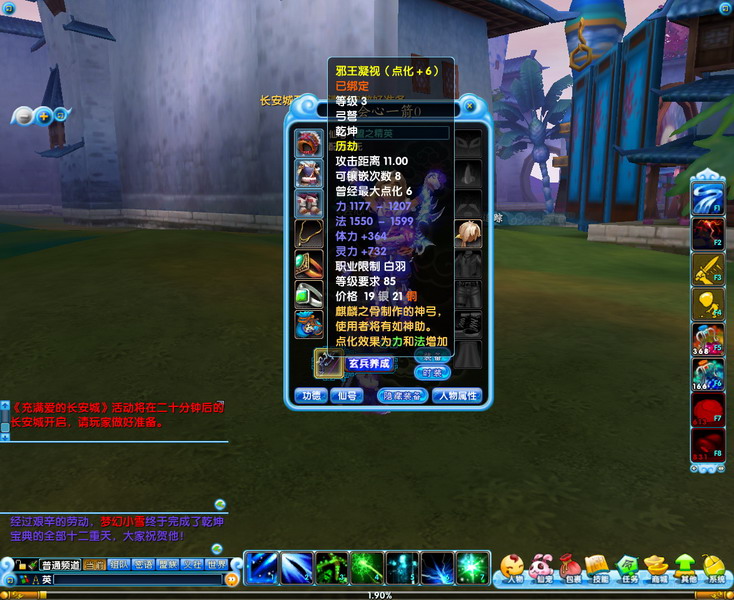The width and height of the screenshot is (734, 600).
Task: Open 人物属性 character attributes
Action: pos(457,395)
